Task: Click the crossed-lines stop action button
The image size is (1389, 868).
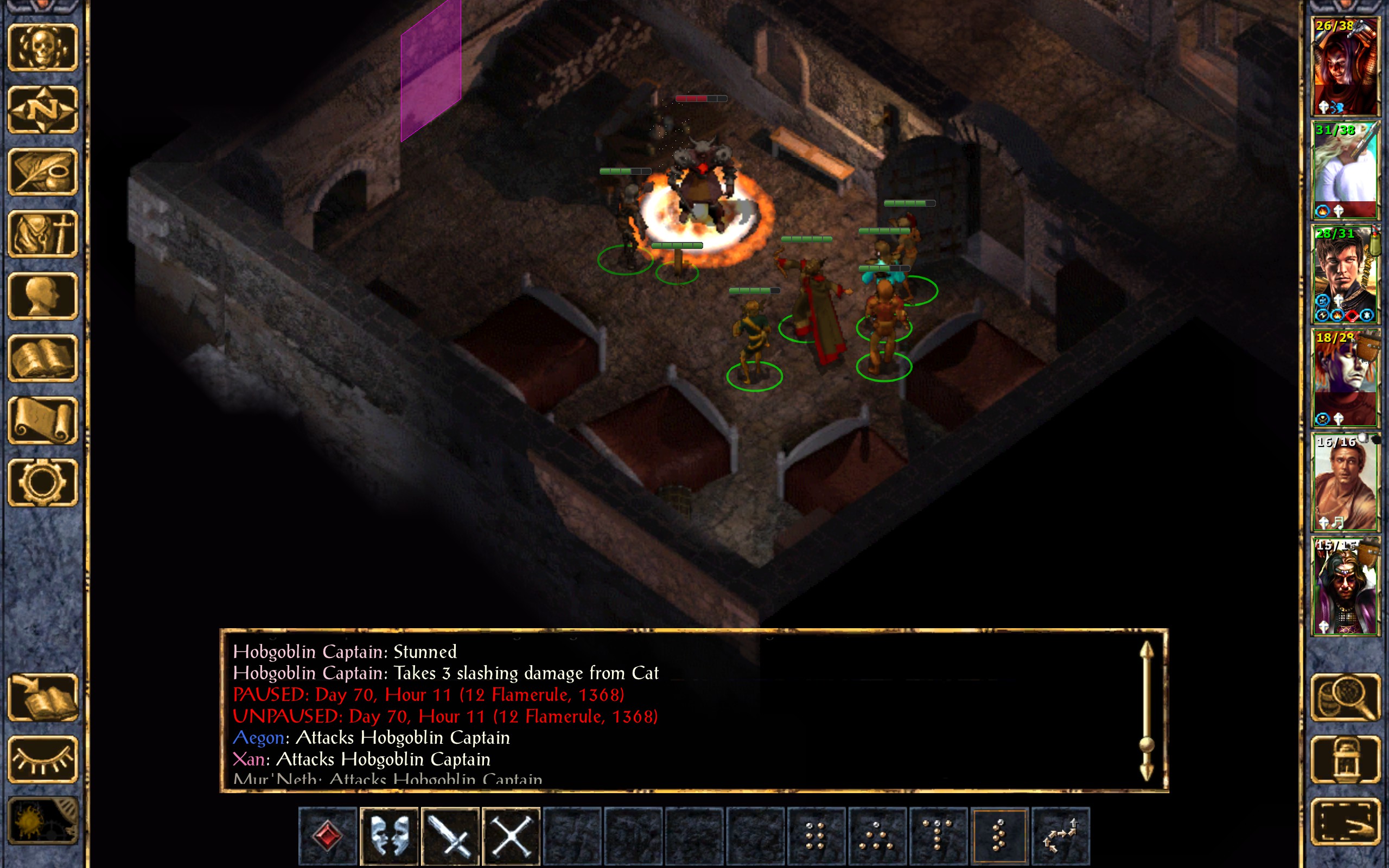Action: click(x=511, y=836)
